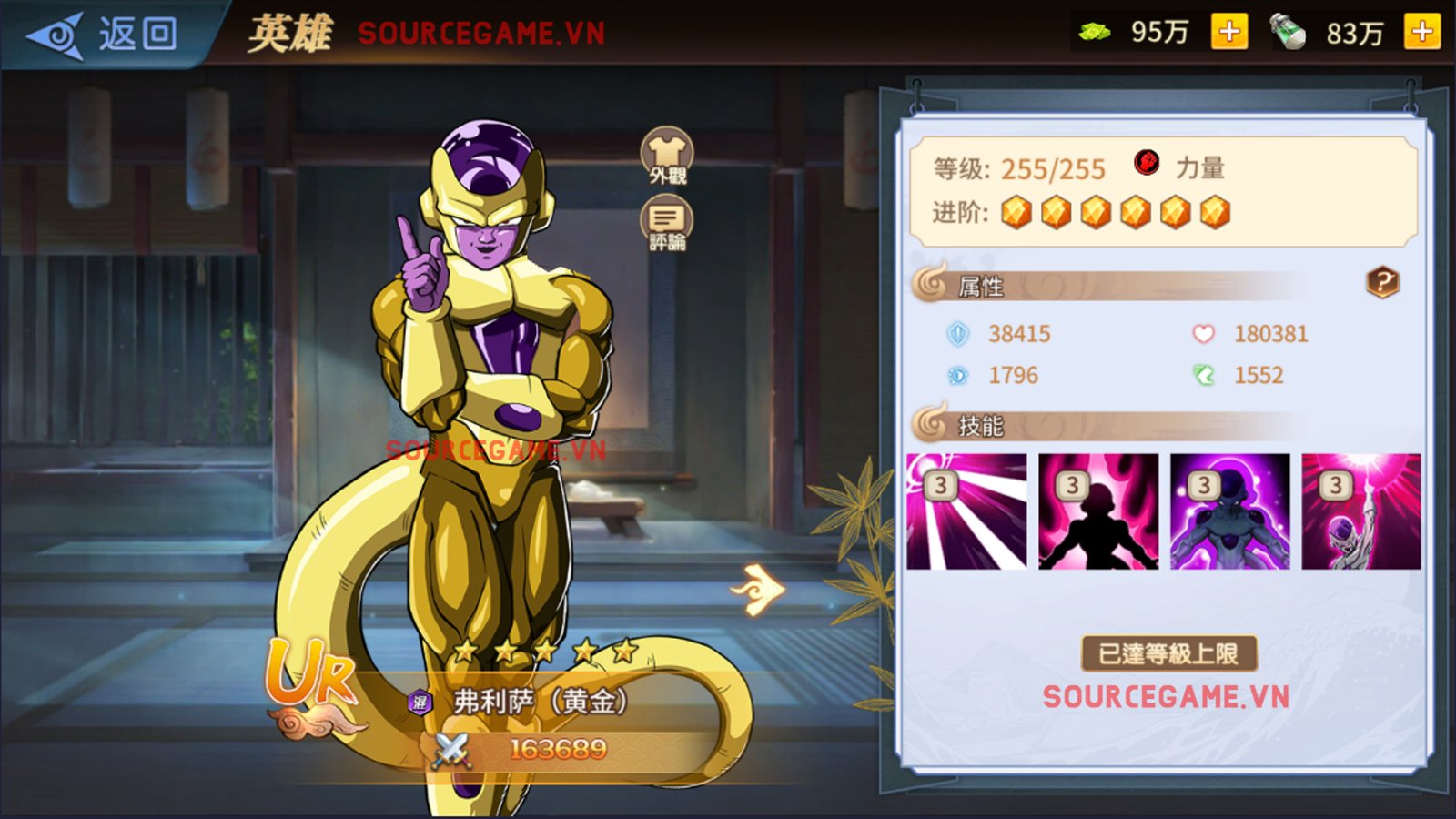
Task: Click the 已達等級上限 max level button
Action: click(1168, 653)
